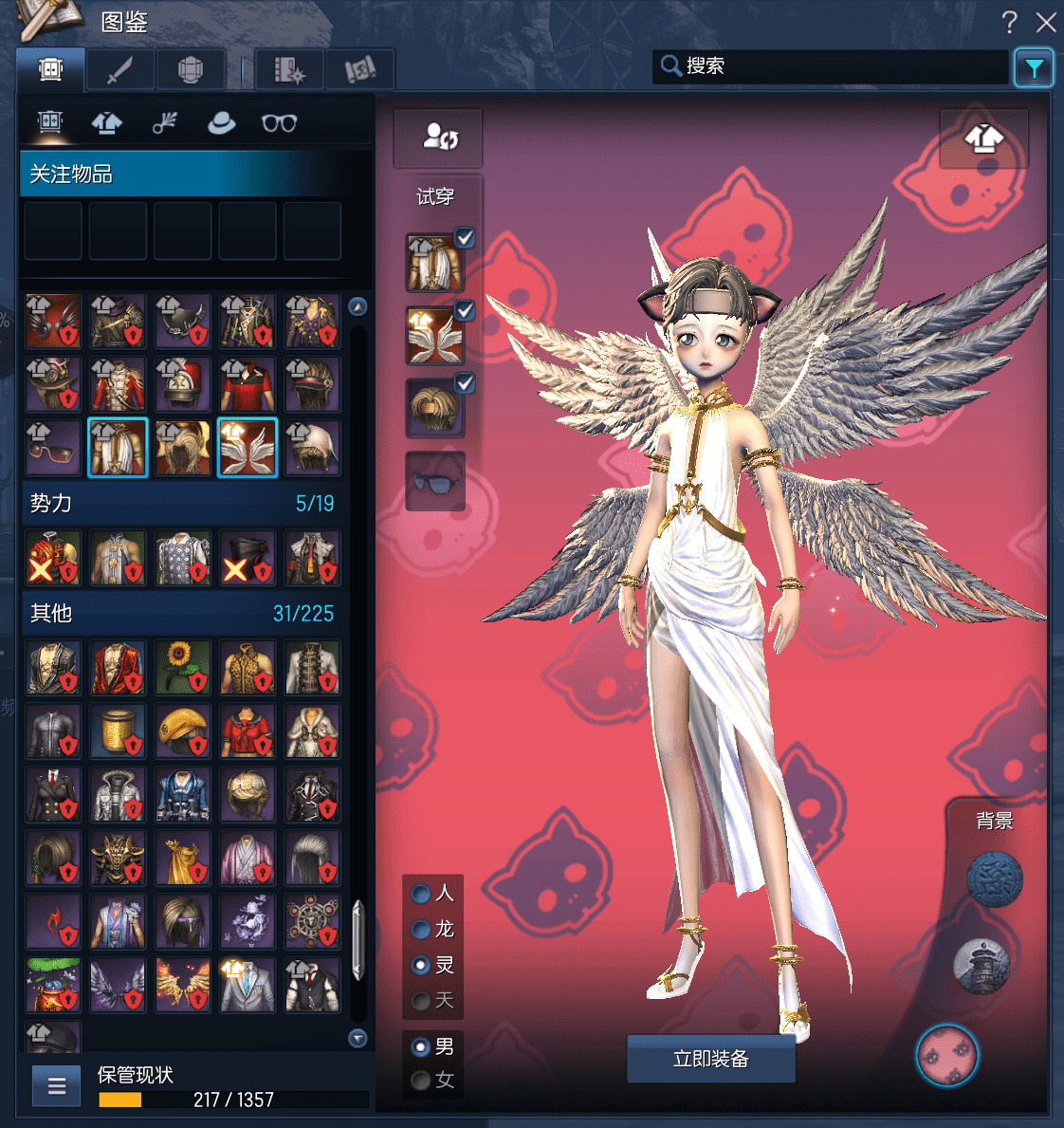
Task: Open the filter funnel button
Action: tap(1034, 67)
